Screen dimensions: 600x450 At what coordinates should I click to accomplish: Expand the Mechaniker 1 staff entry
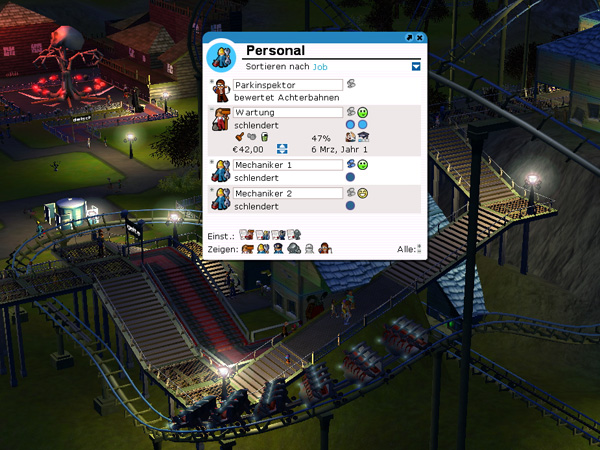point(212,160)
